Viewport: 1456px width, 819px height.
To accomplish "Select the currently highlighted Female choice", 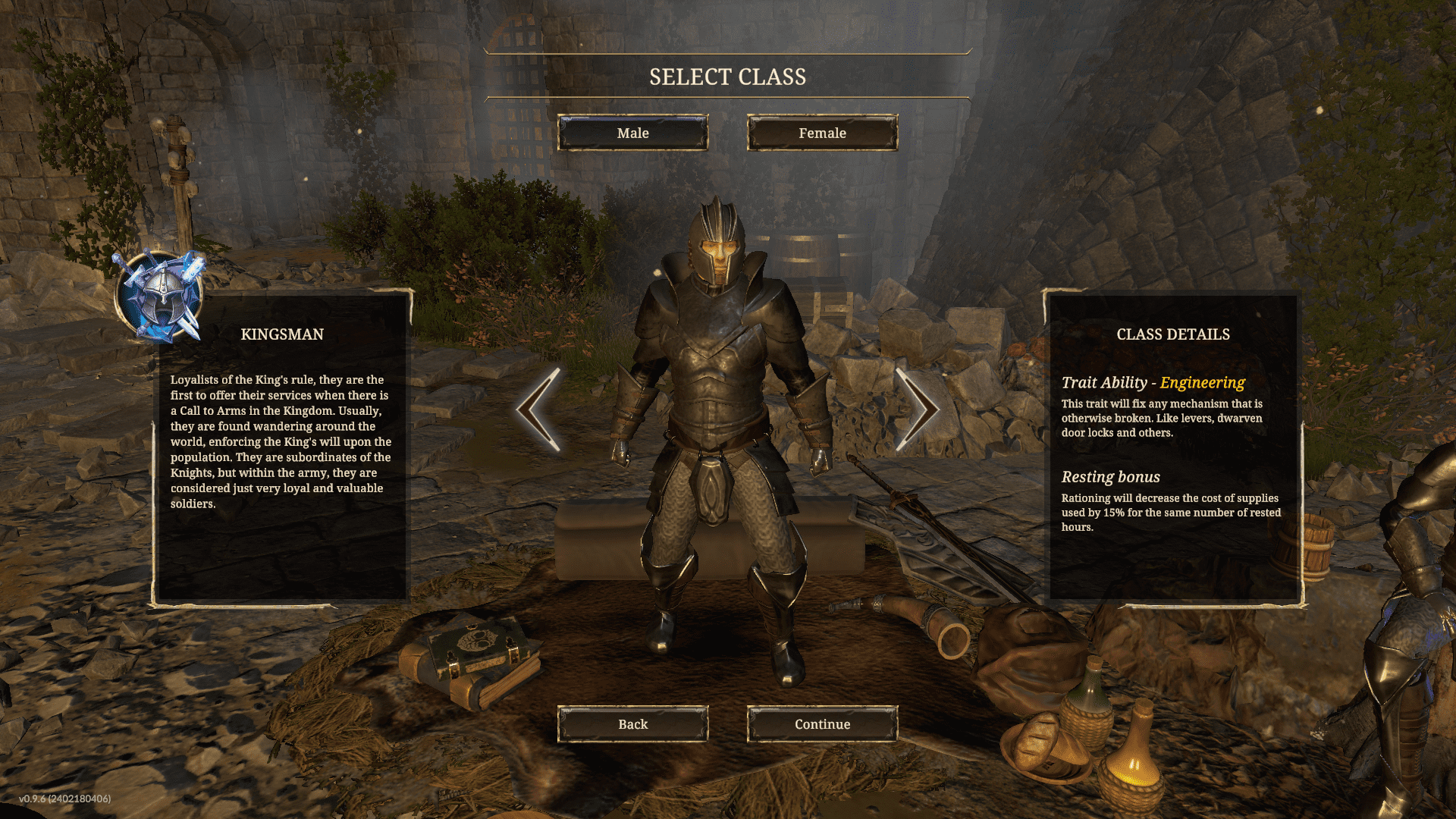I will point(821,133).
